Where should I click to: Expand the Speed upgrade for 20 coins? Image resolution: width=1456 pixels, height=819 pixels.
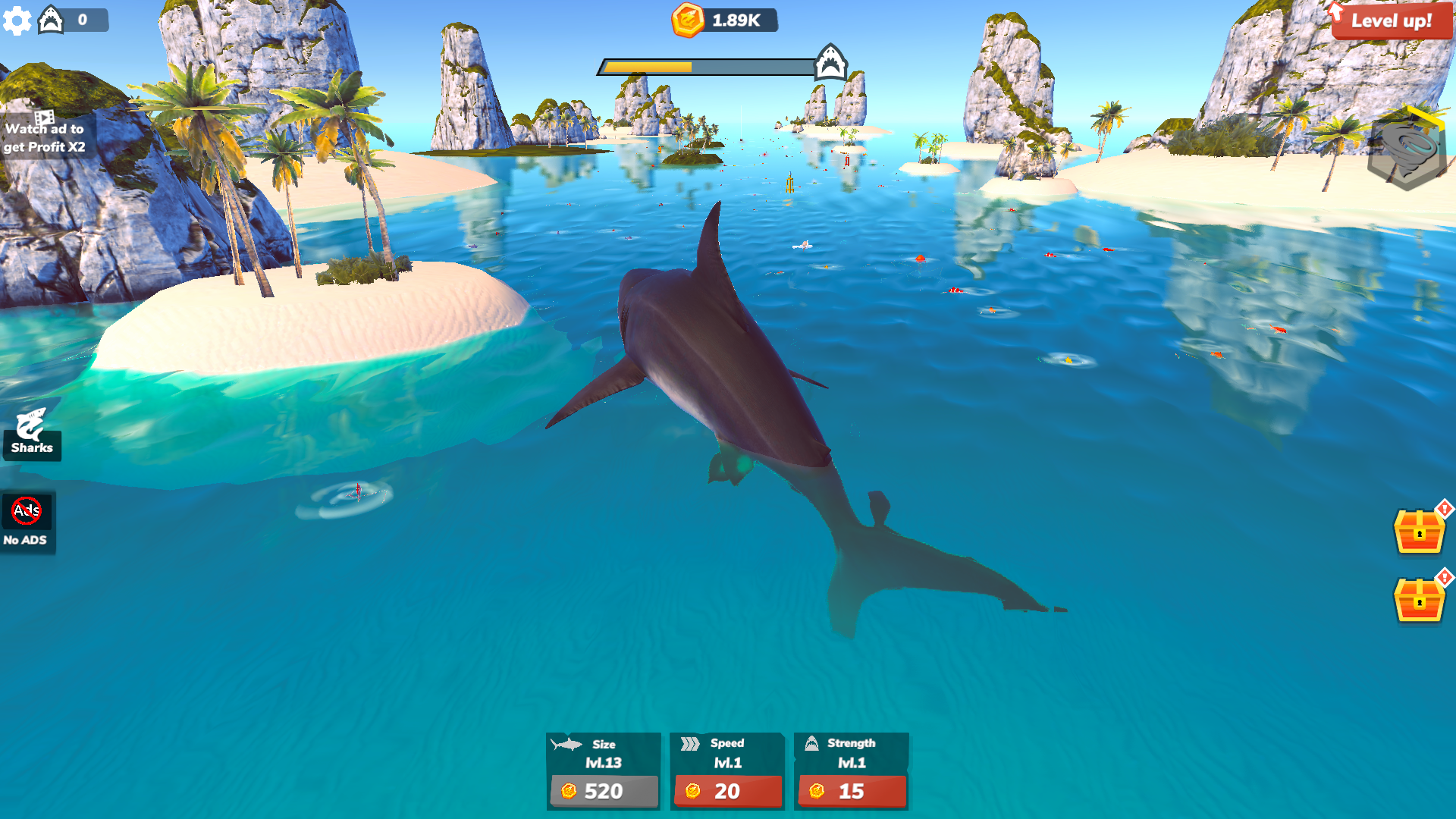tap(726, 792)
